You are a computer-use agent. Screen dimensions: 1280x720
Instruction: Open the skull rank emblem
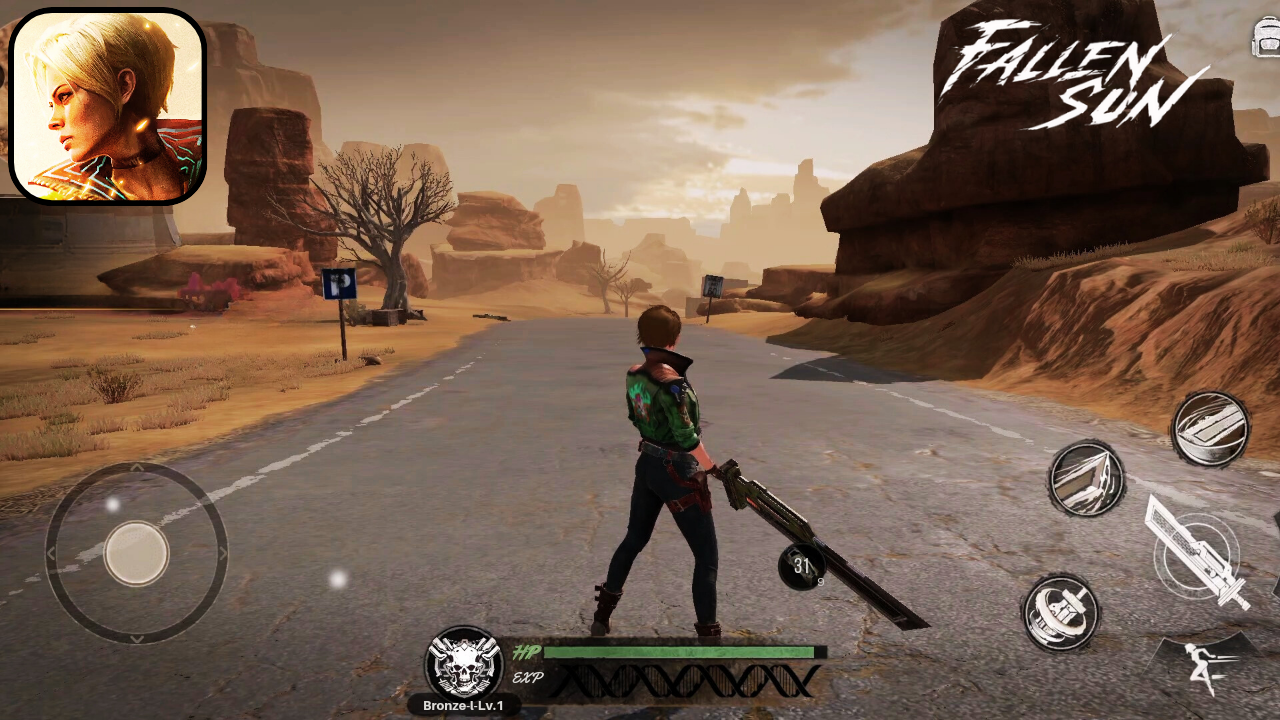(463, 663)
